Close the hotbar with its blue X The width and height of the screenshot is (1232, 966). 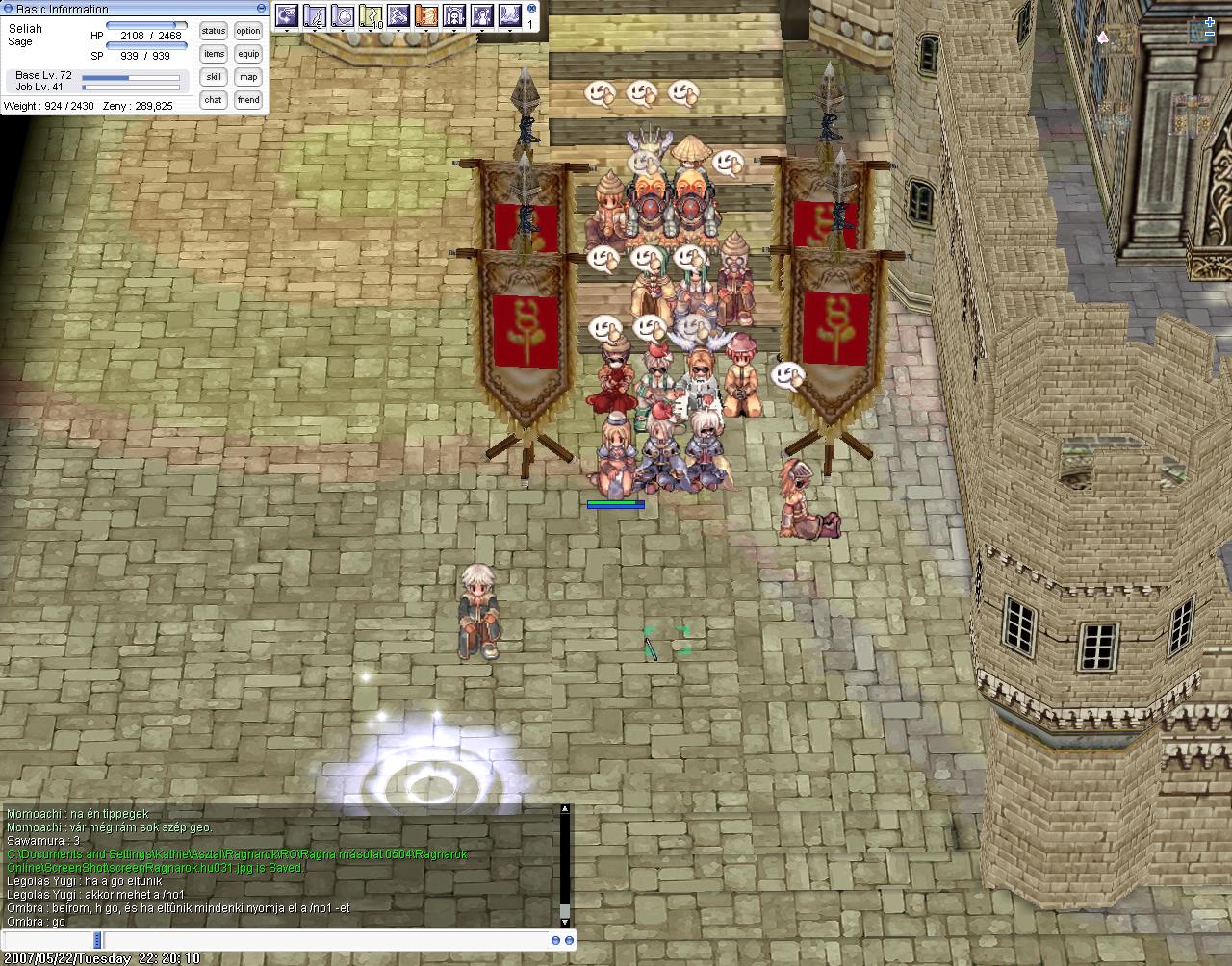[x=530, y=8]
